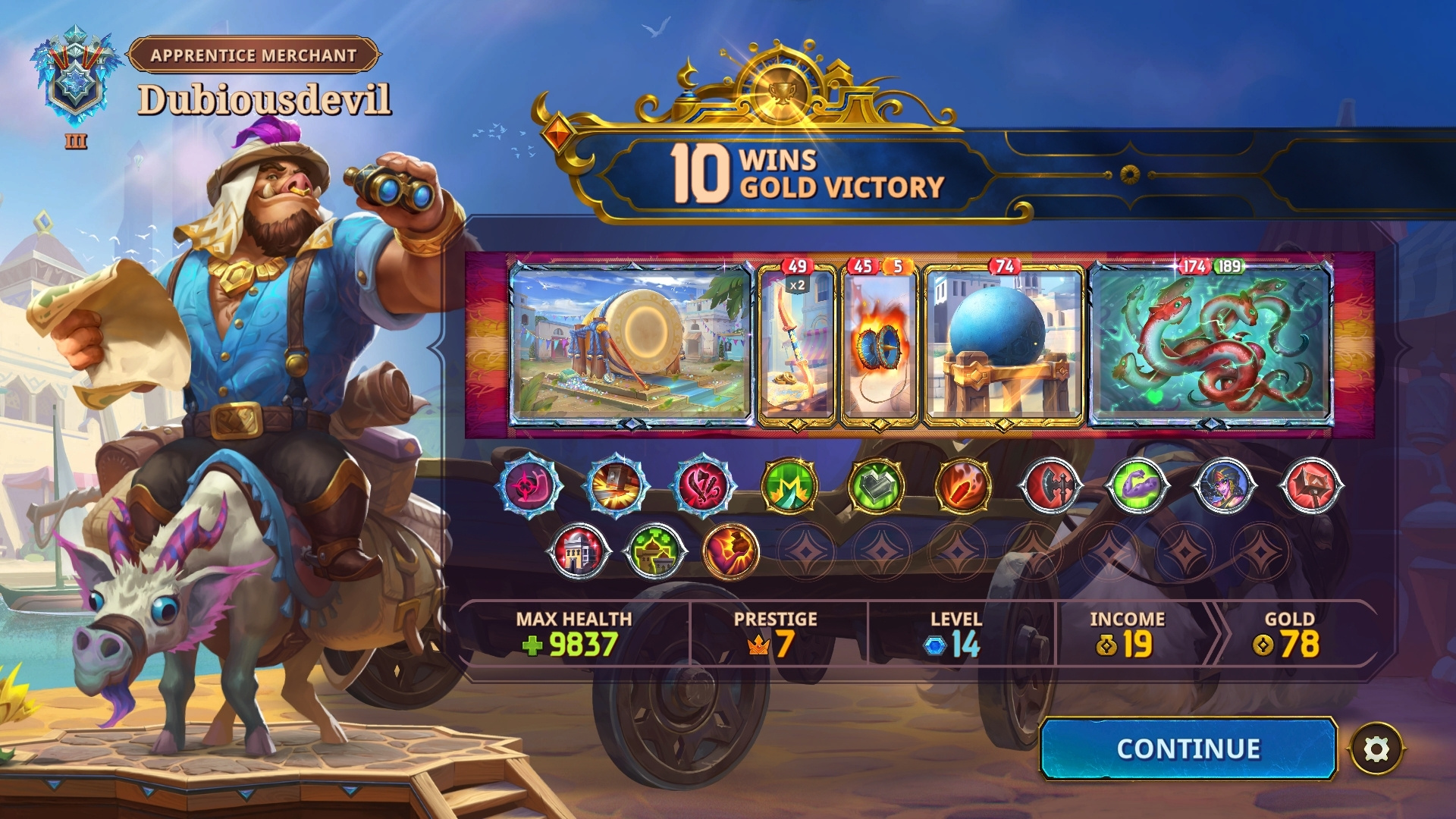View the fiery bullet skill
The width and height of the screenshot is (1456, 819).
pos(963,486)
